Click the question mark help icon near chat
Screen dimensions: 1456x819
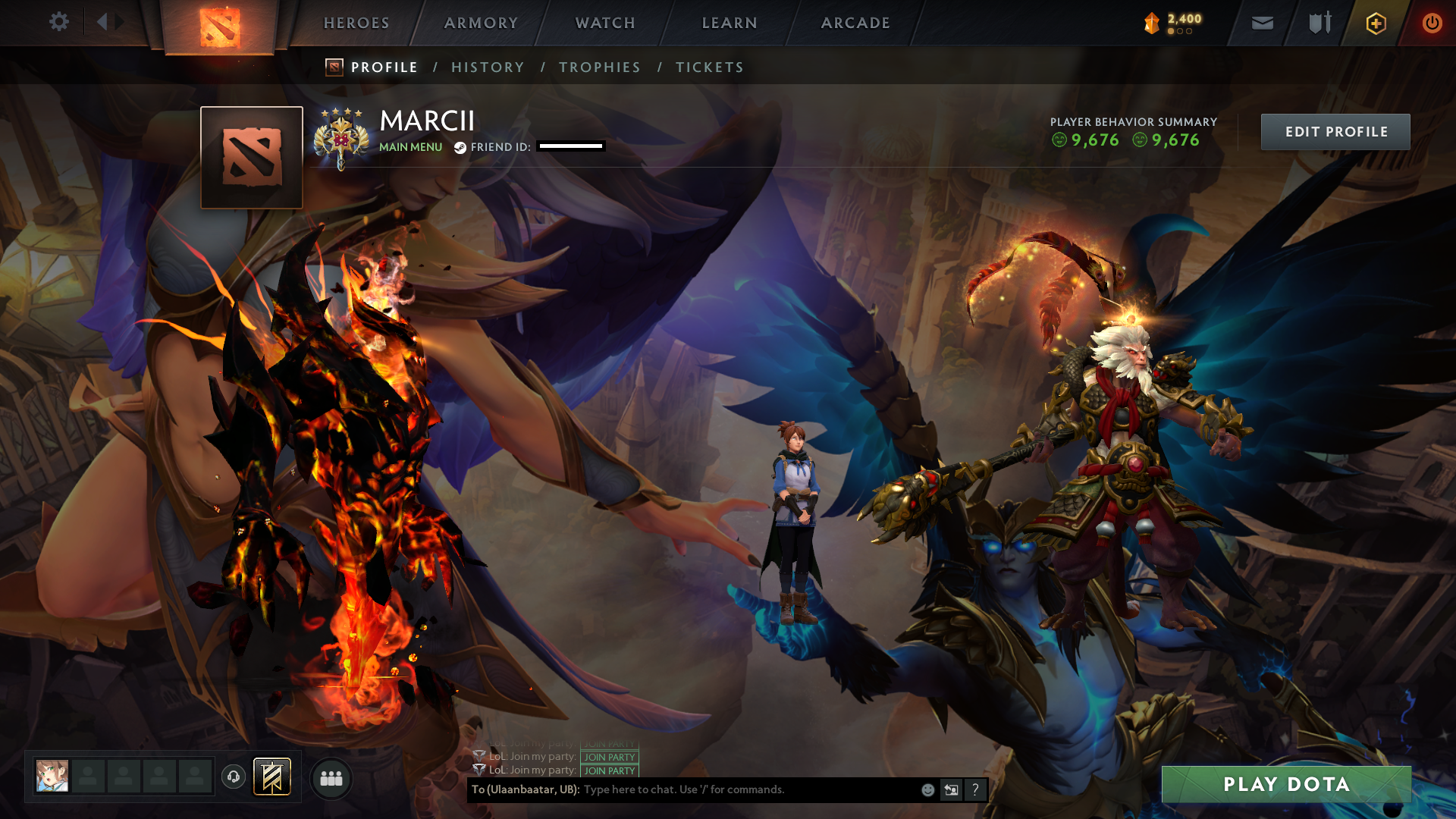pyautogui.click(x=975, y=790)
